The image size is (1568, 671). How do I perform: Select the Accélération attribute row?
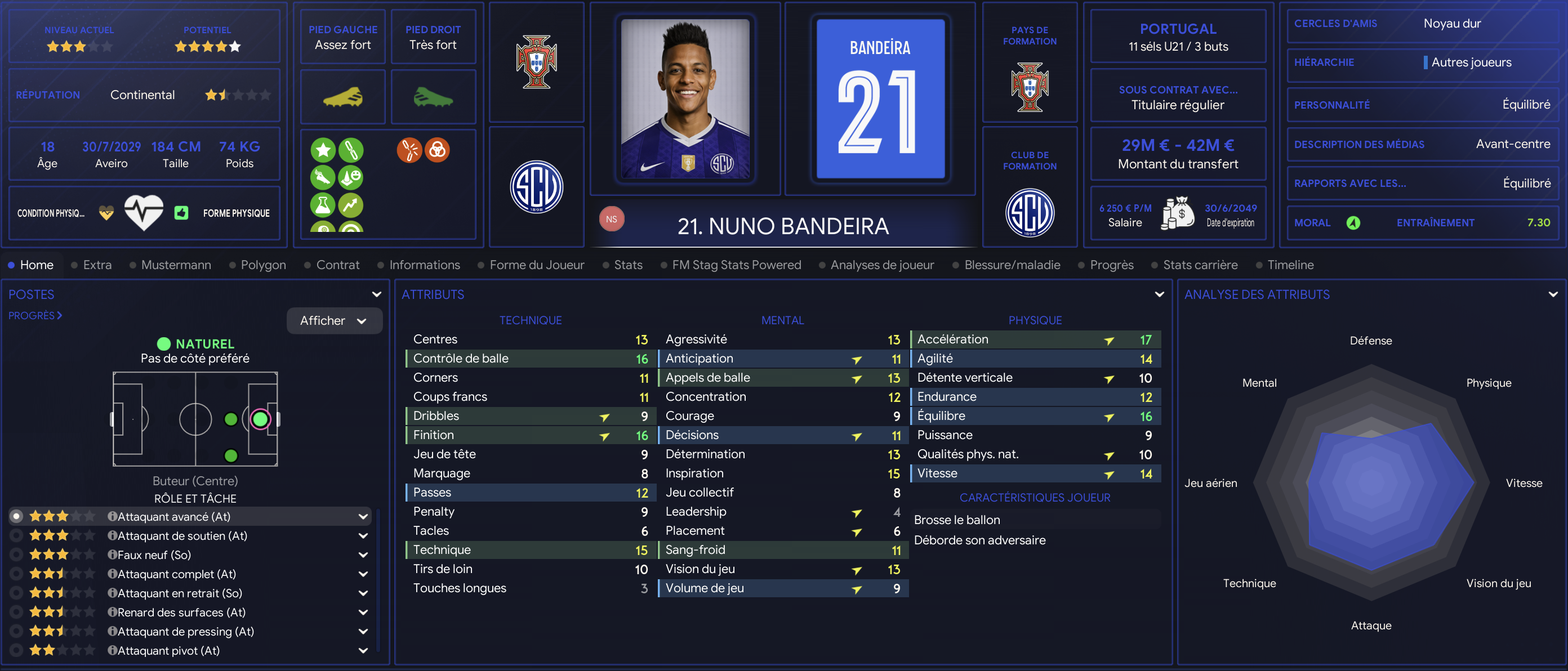1035,339
